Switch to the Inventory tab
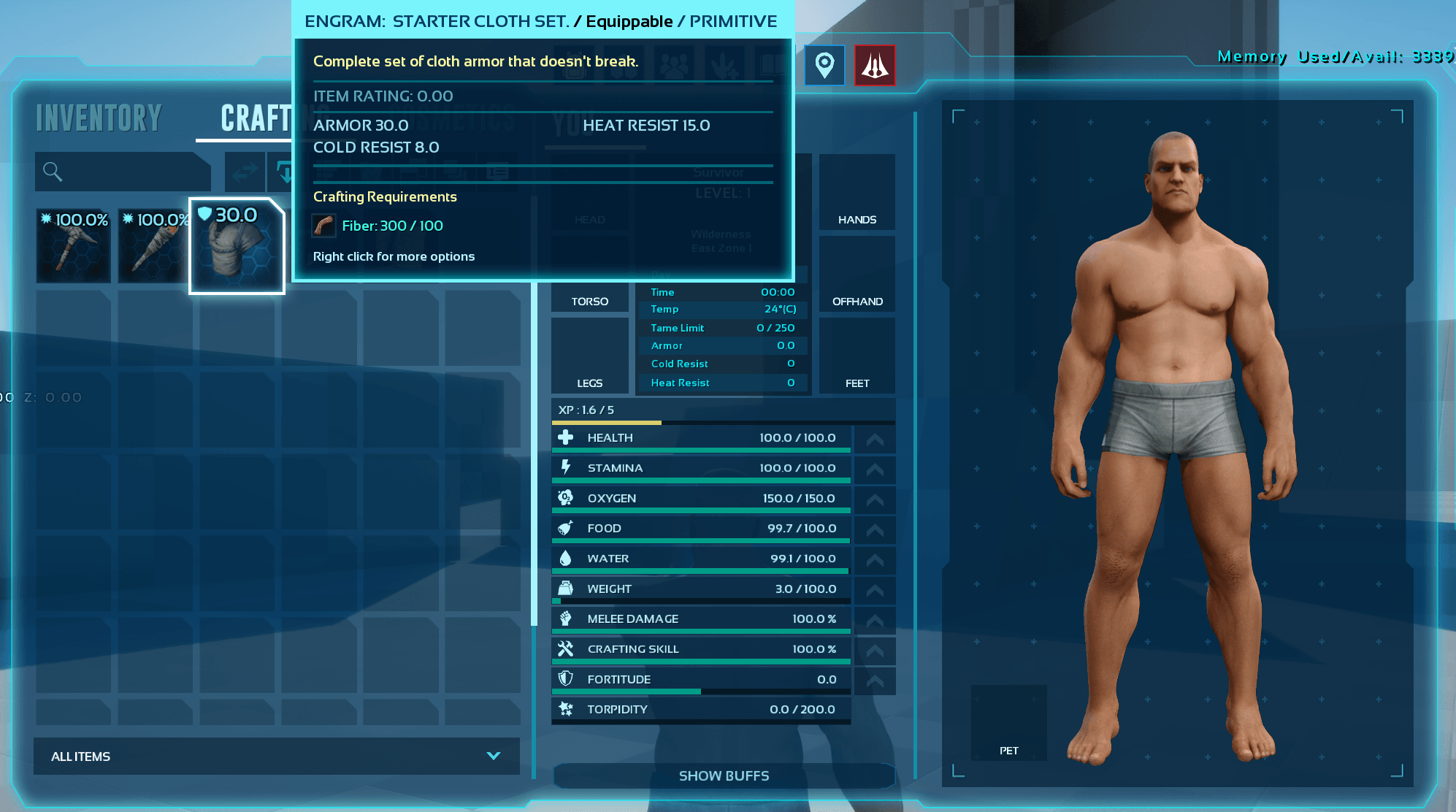The width and height of the screenshot is (1456, 812). (99, 118)
